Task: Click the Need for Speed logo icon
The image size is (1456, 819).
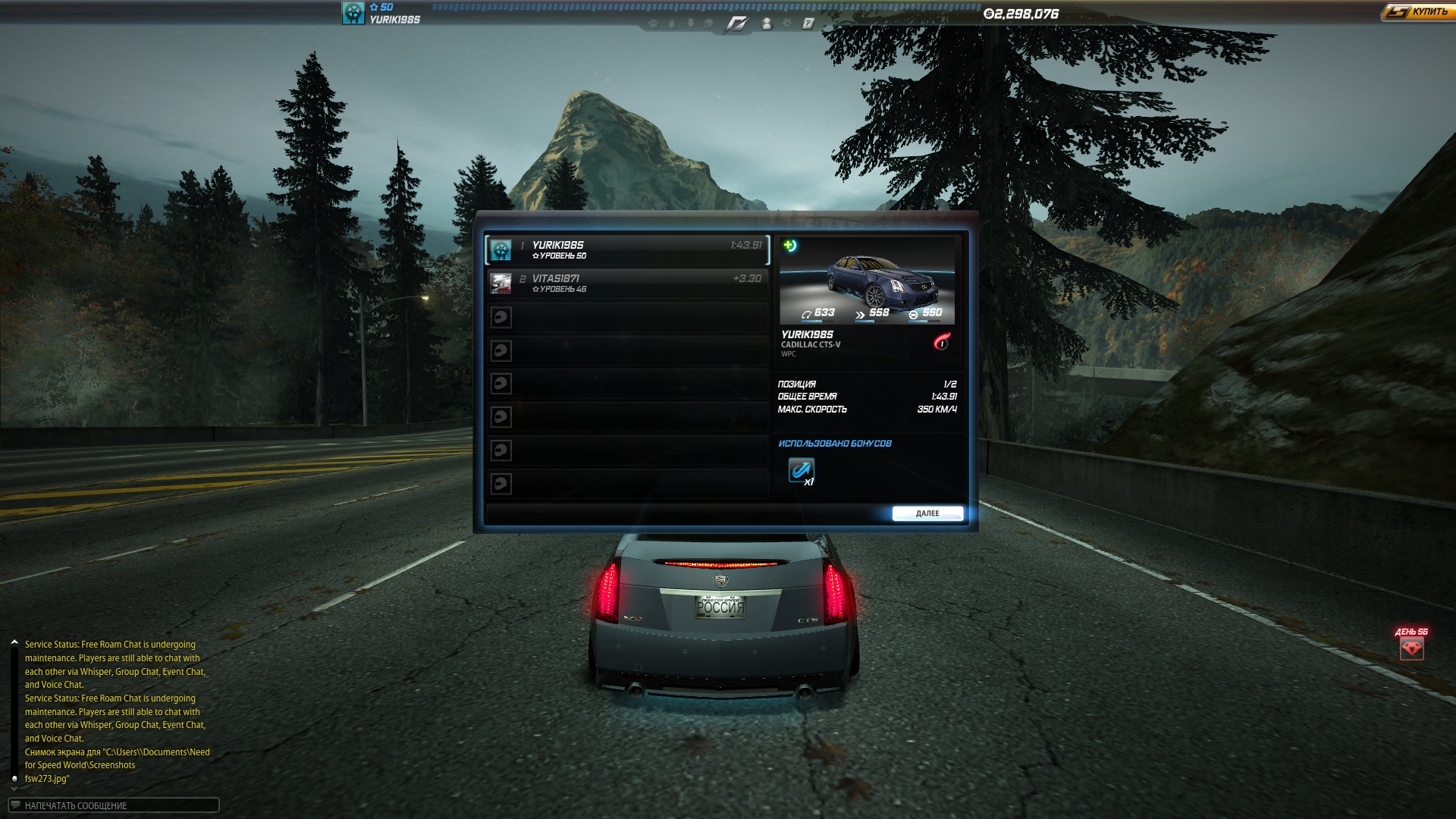Action: tap(736, 24)
